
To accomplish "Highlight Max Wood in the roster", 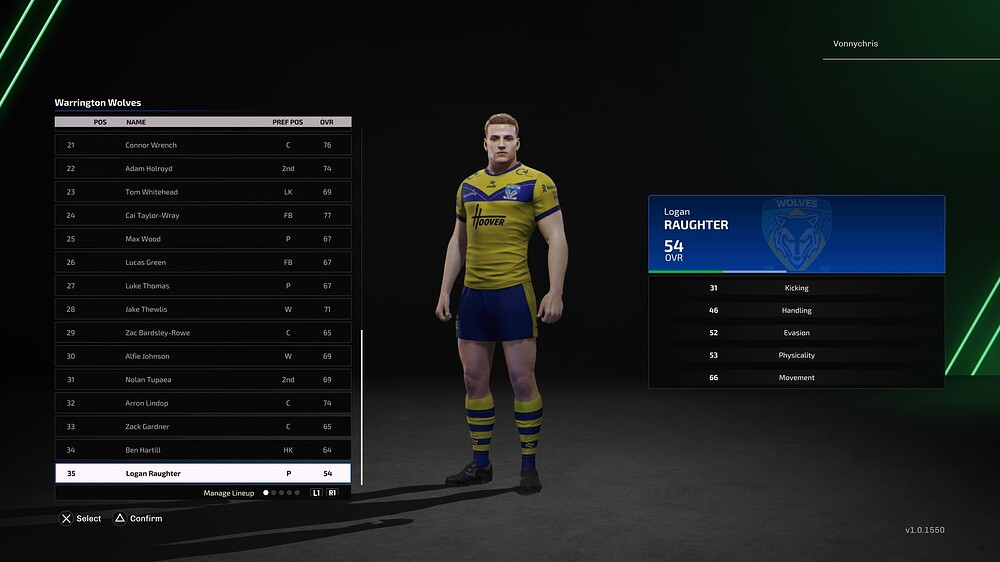I will coord(203,239).
